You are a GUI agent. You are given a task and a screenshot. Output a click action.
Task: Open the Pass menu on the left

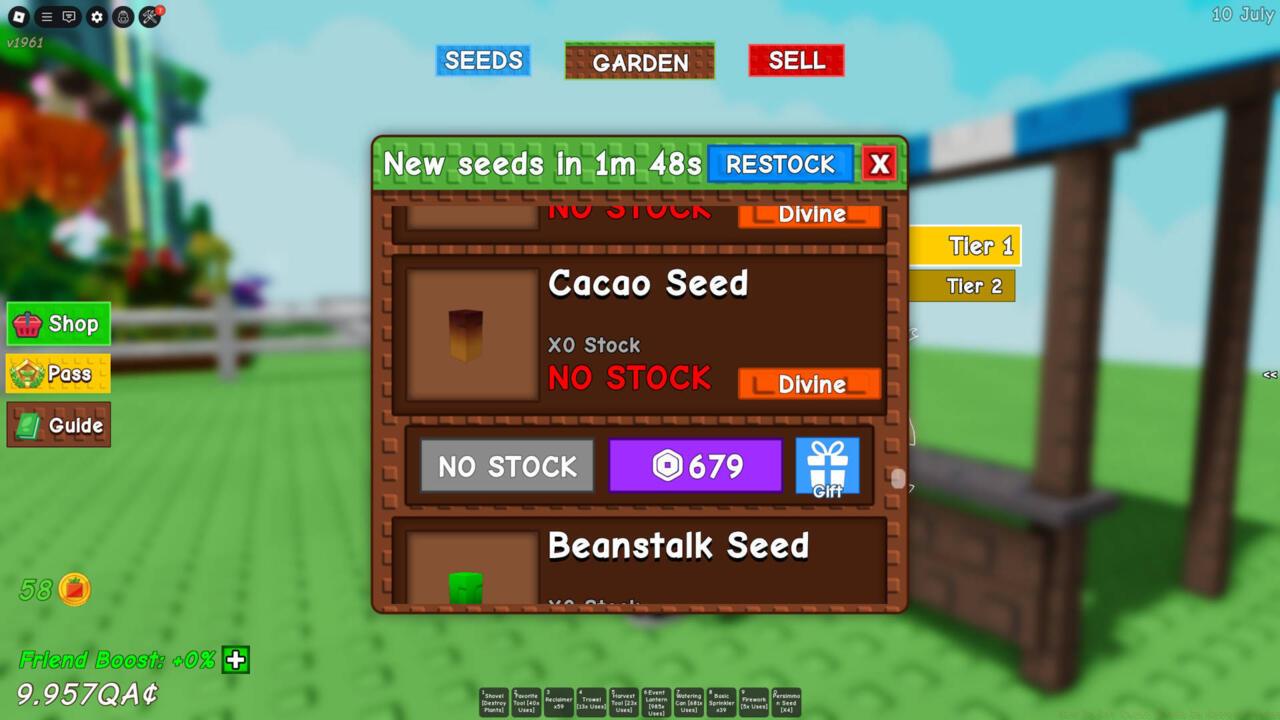58,373
